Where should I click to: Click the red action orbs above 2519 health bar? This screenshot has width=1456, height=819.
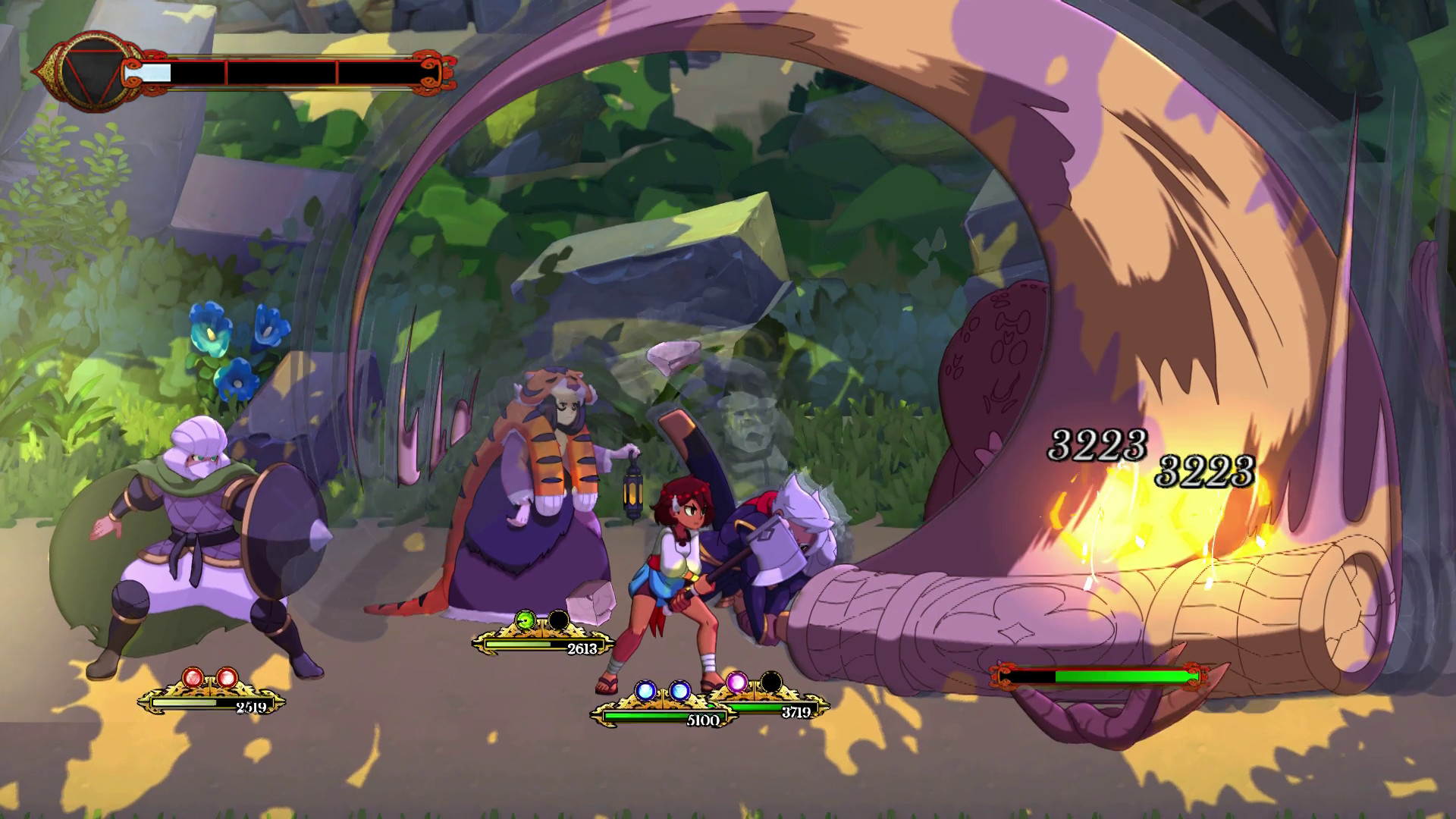click(x=210, y=676)
